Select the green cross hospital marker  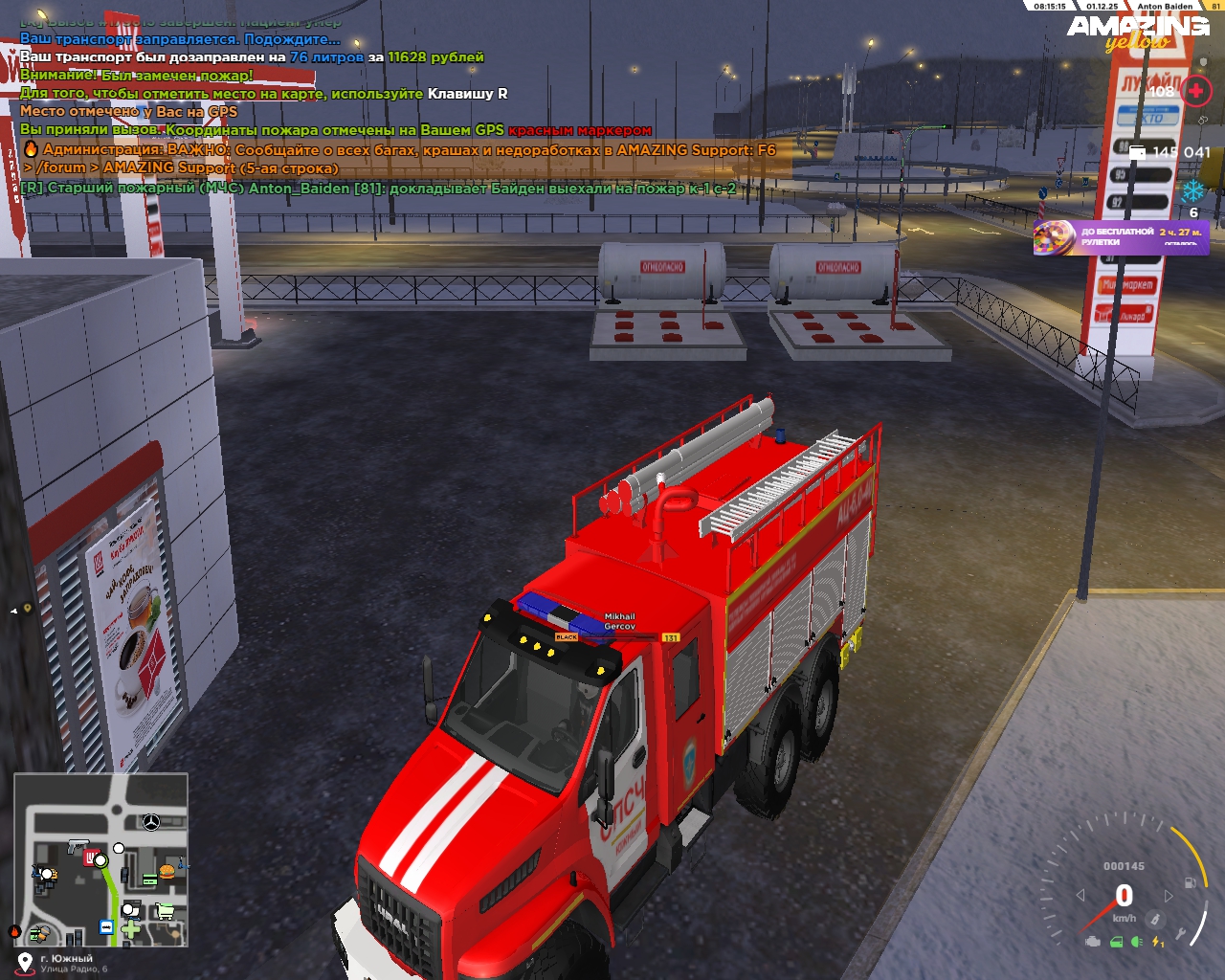(x=131, y=928)
